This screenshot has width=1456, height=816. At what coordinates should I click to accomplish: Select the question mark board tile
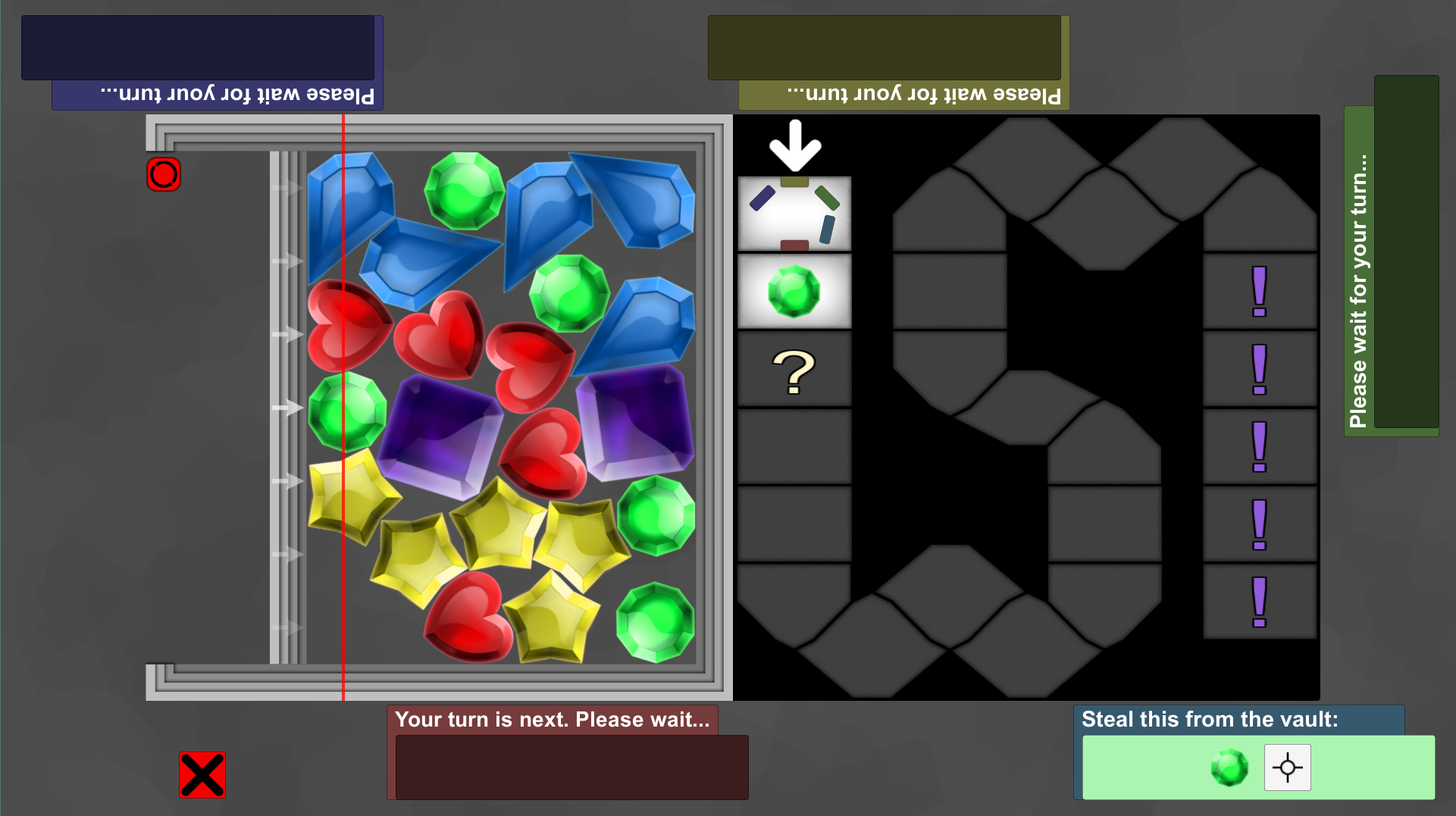point(794,370)
